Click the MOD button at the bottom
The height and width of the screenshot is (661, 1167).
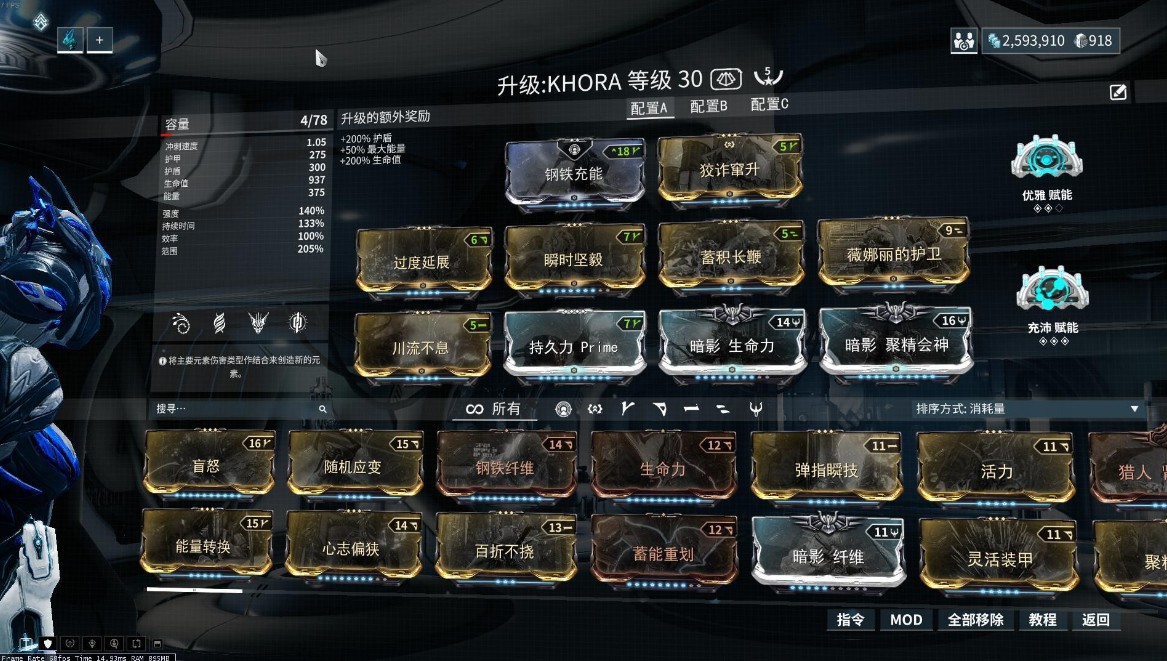click(906, 620)
